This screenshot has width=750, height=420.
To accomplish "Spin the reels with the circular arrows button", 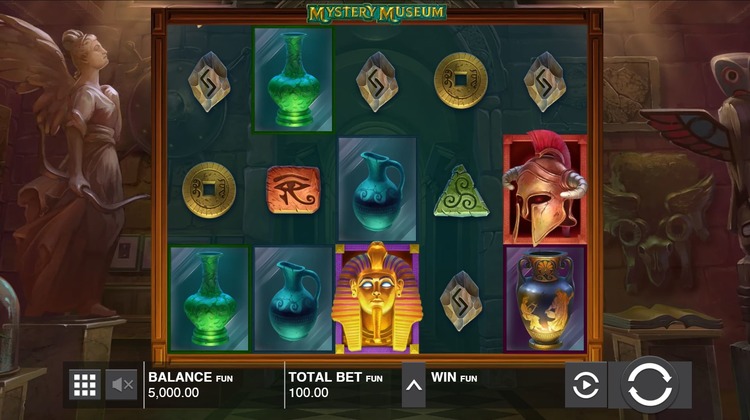I will 648,384.
